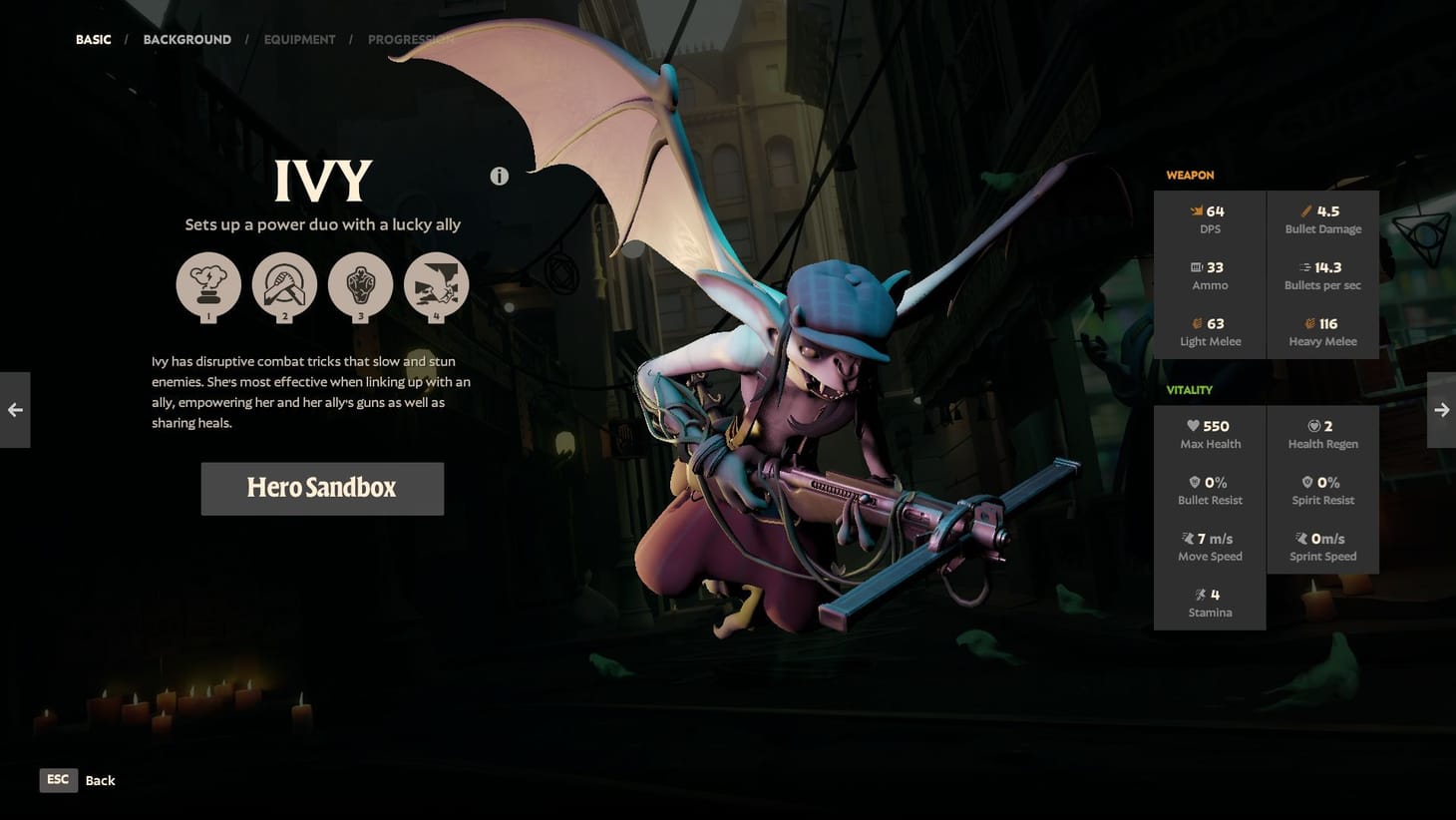
Task: Switch to the Progression tab
Action: [411, 39]
